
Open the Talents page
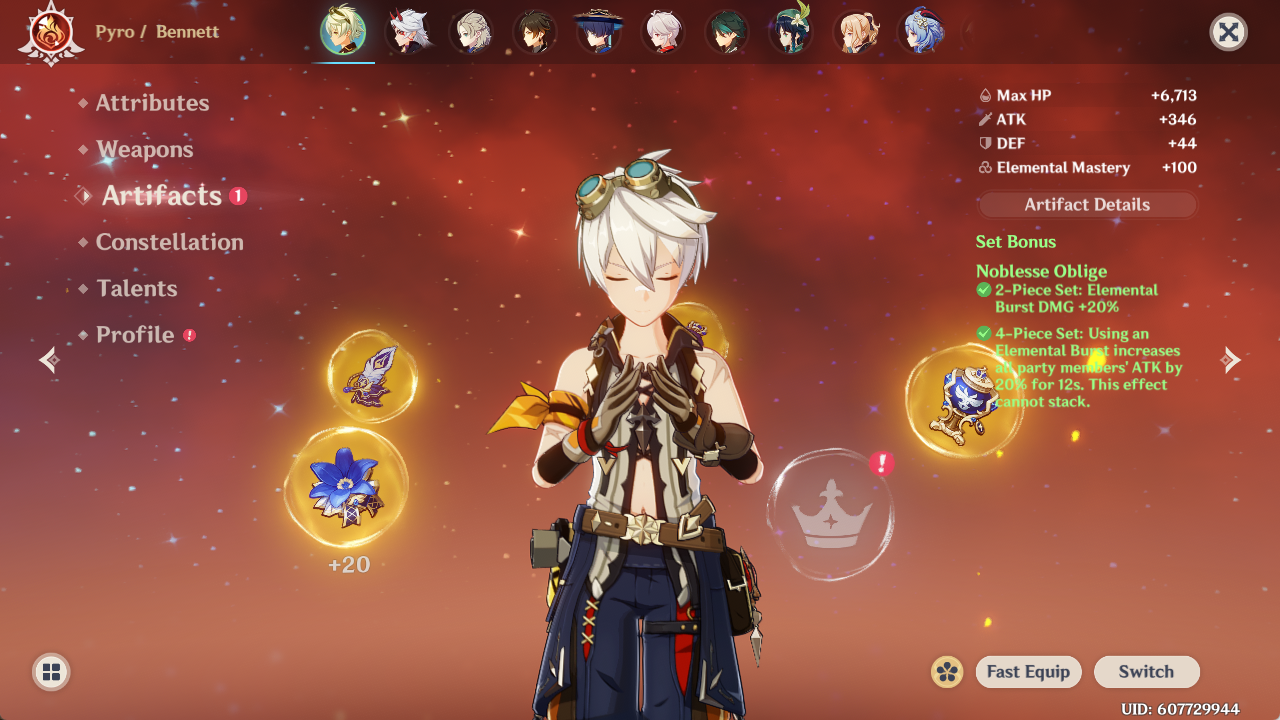pyautogui.click(x=137, y=289)
